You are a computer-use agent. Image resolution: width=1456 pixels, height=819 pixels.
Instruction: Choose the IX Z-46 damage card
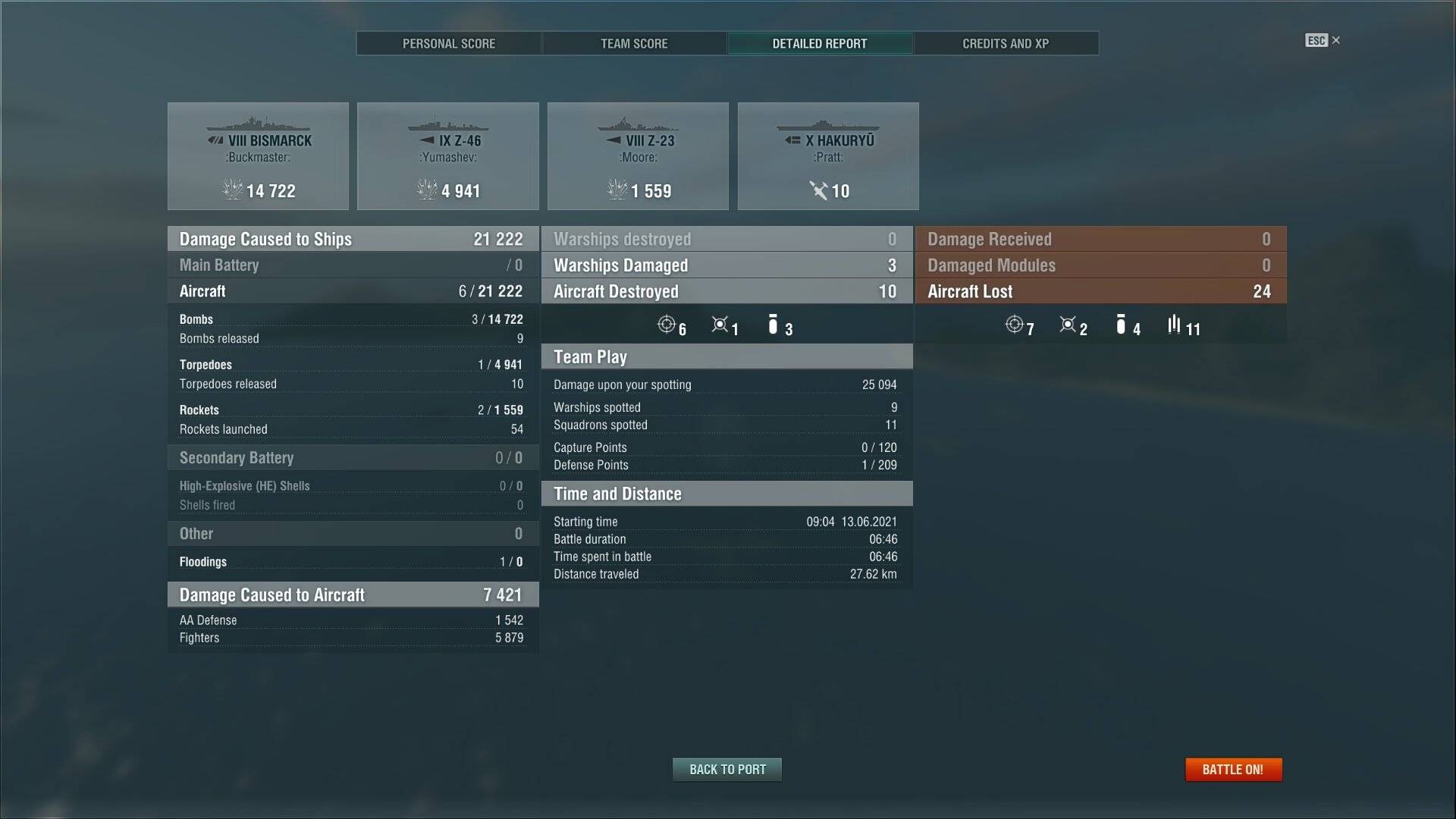(x=448, y=156)
